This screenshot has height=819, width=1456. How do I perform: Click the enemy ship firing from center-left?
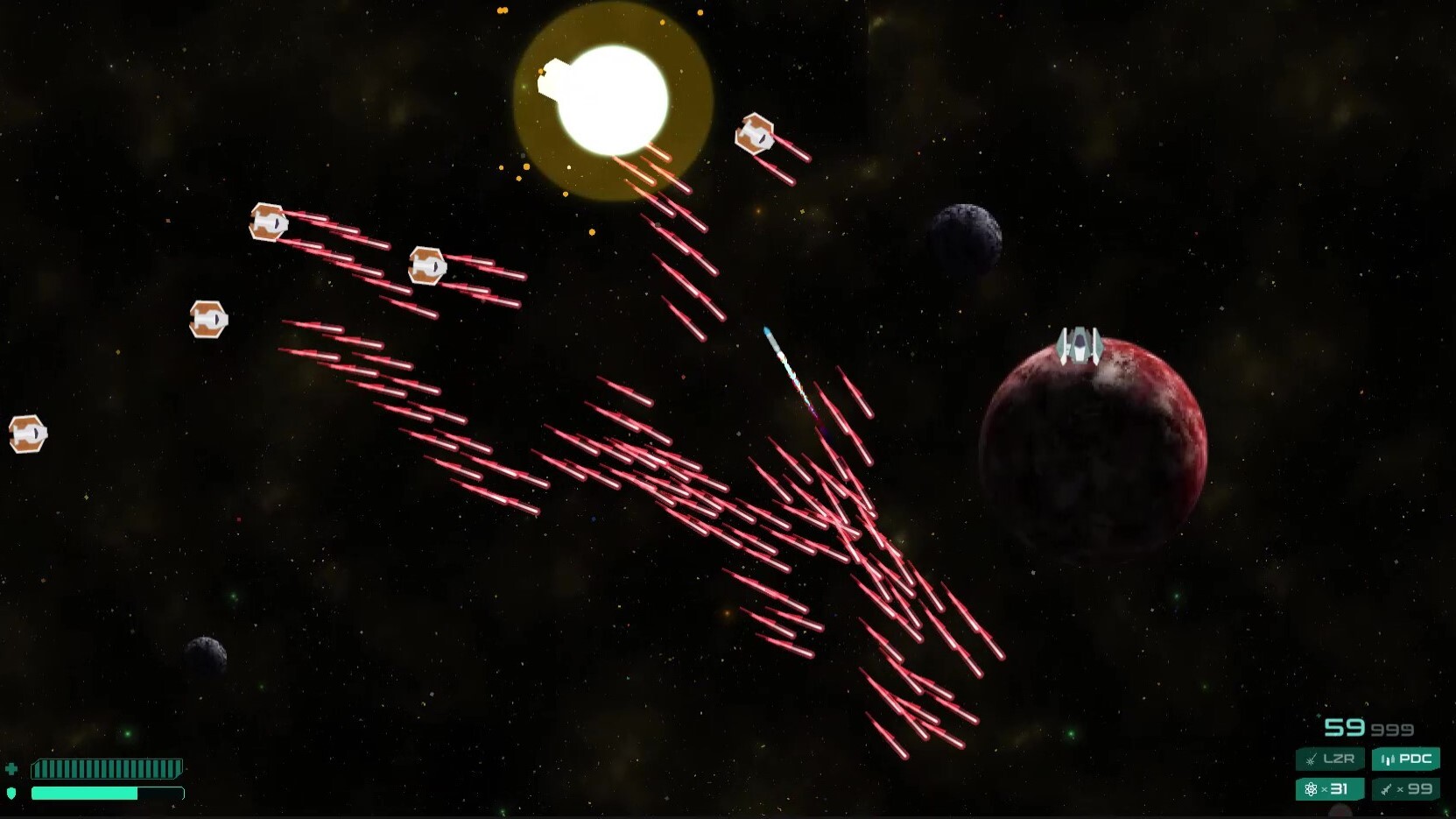pyautogui.click(x=426, y=265)
